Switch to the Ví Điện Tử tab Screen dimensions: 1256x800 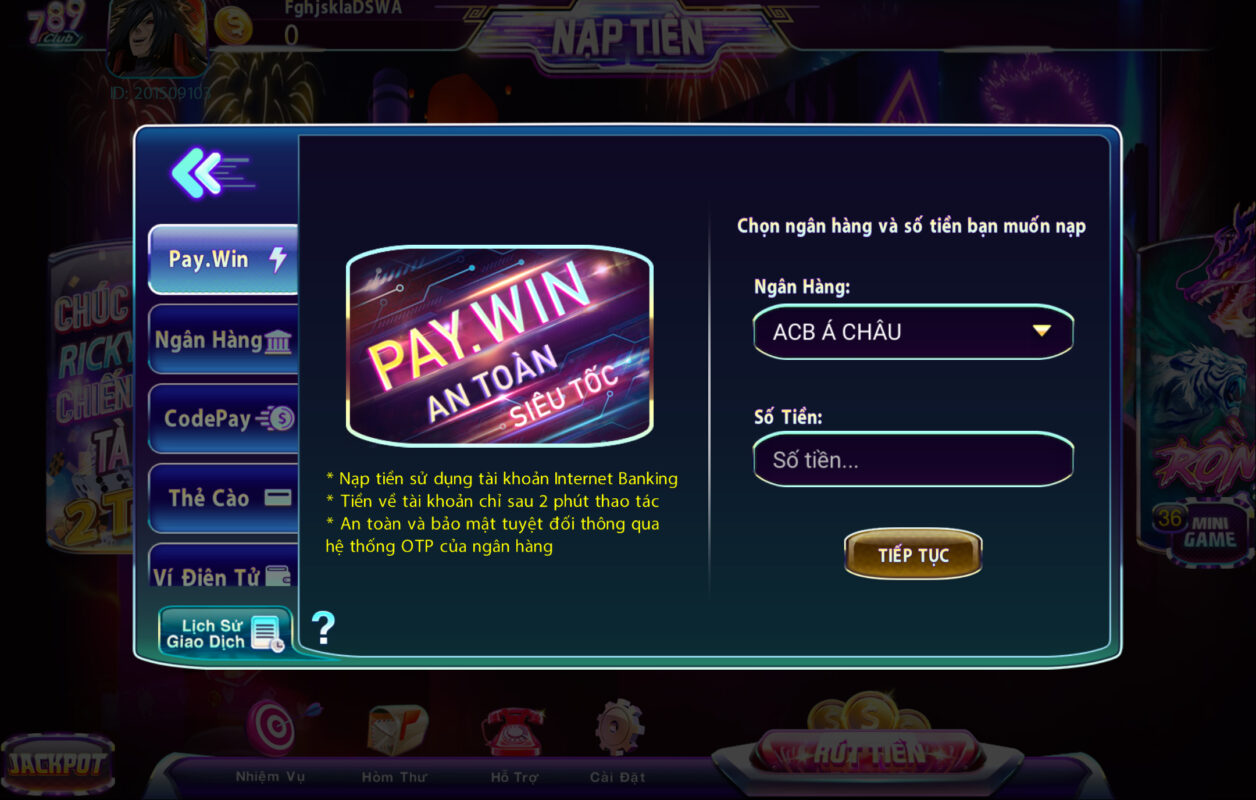click(x=224, y=574)
